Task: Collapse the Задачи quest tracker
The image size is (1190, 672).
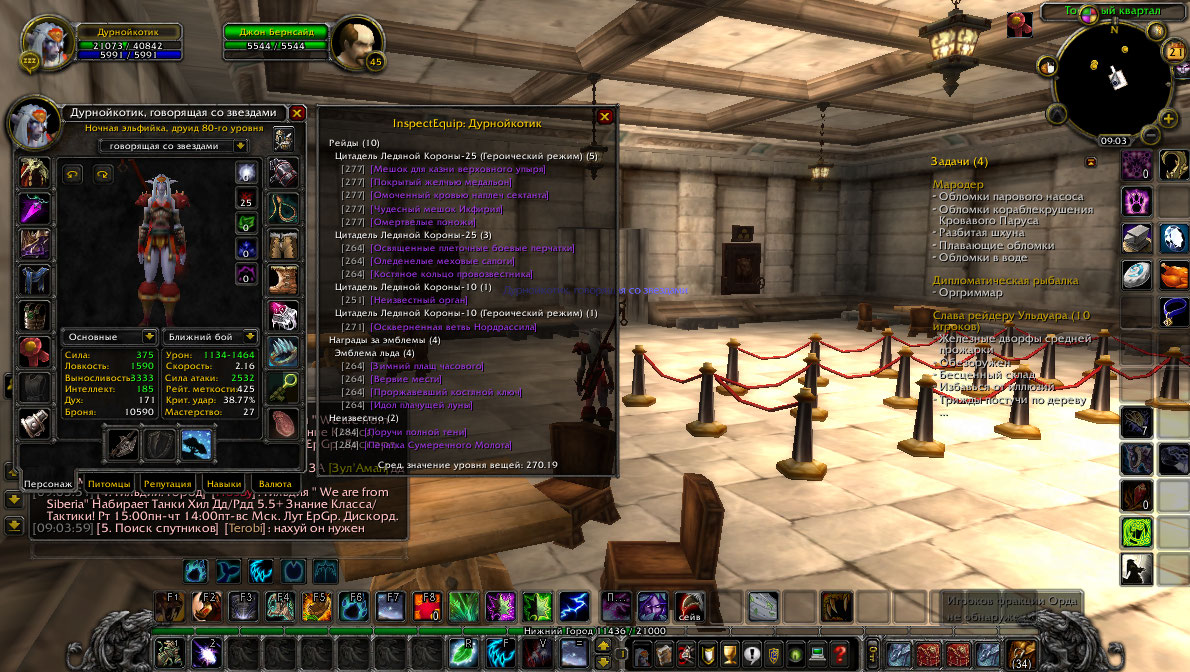Action: pyautogui.click(x=1091, y=161)
